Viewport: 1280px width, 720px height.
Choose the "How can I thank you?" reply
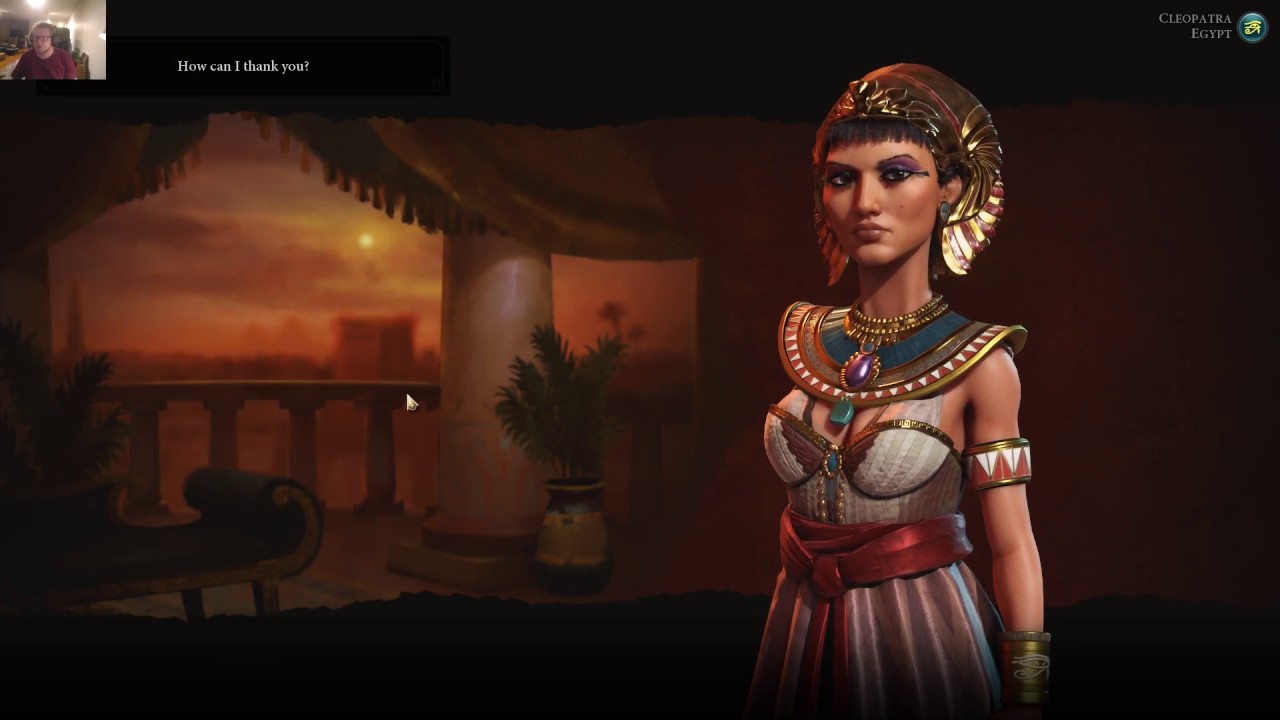[x=243, y=66]
